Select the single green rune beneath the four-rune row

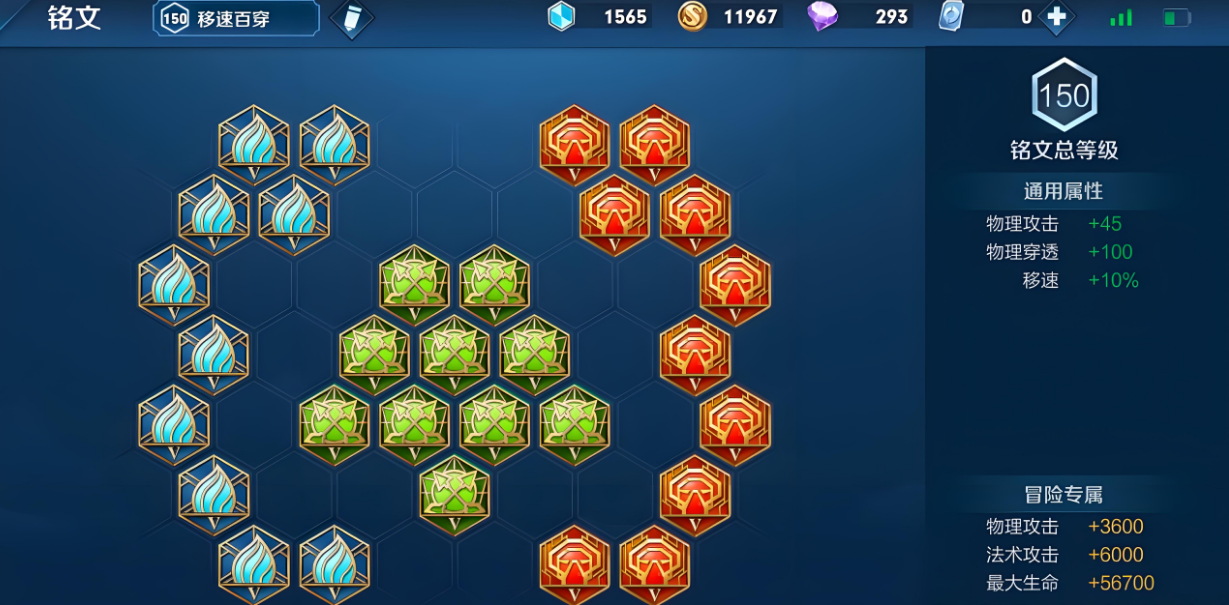454,493
